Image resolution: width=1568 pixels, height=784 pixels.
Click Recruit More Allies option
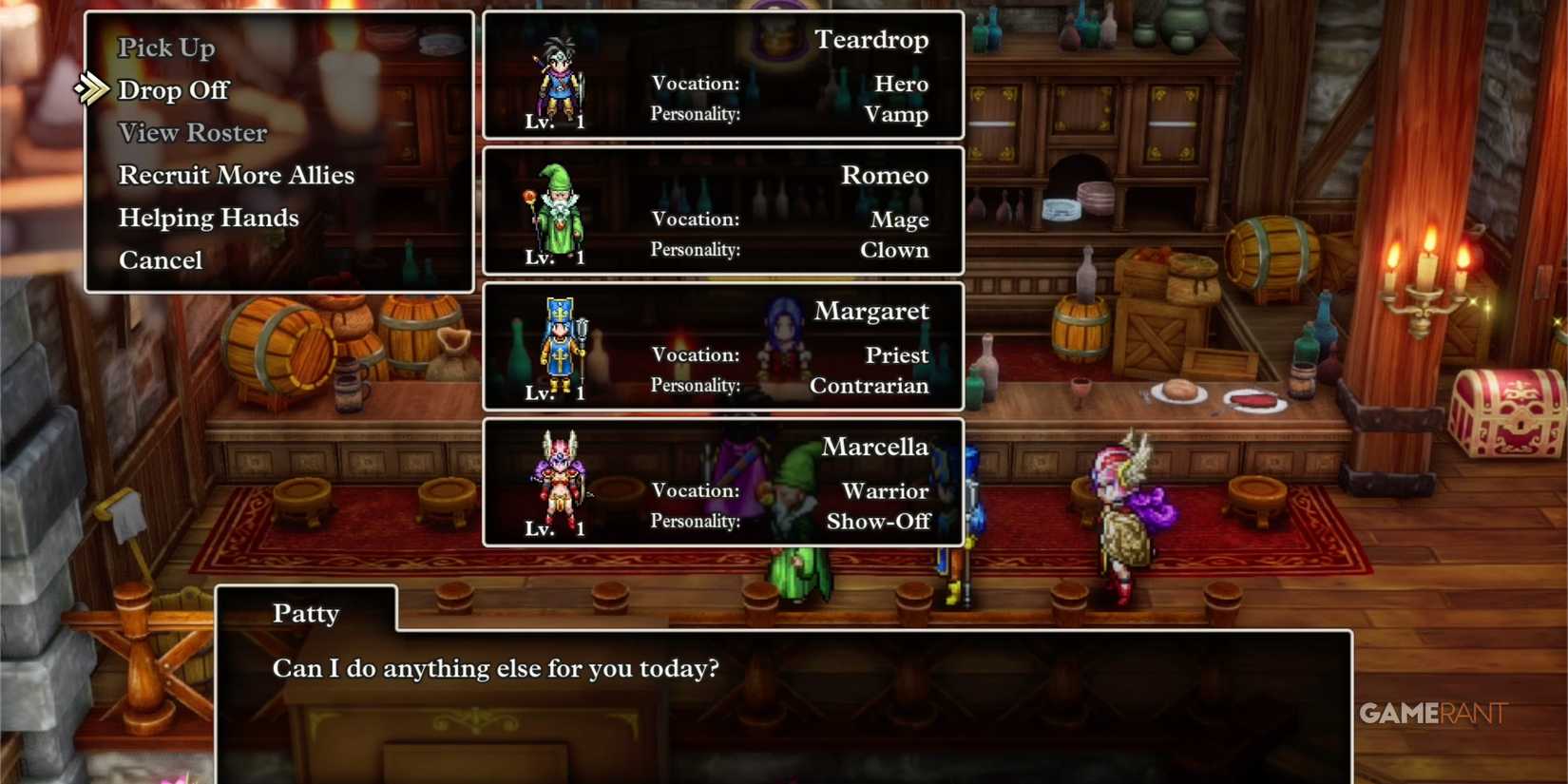pyautogui.click(x=236, y=174)
